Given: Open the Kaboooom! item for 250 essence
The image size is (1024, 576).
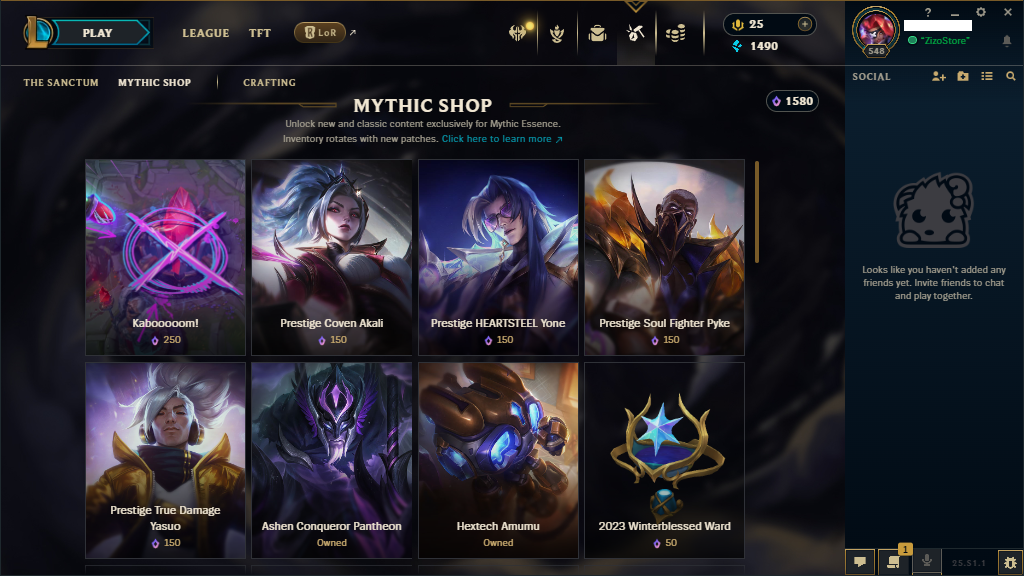Looking at the screenshot, I should click(165, 257).
